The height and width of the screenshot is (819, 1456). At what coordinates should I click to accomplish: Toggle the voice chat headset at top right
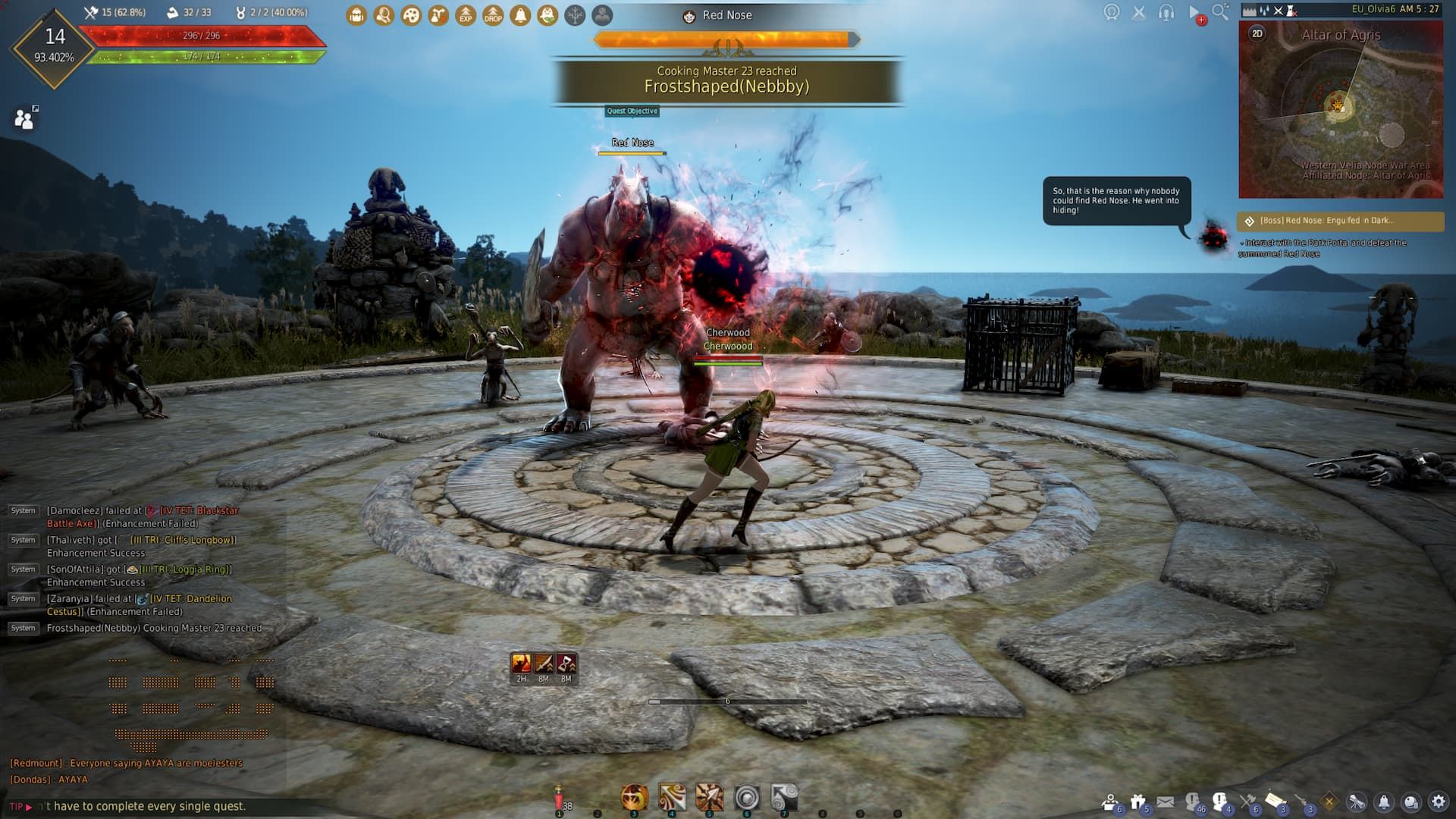[x=1165, y=11]
